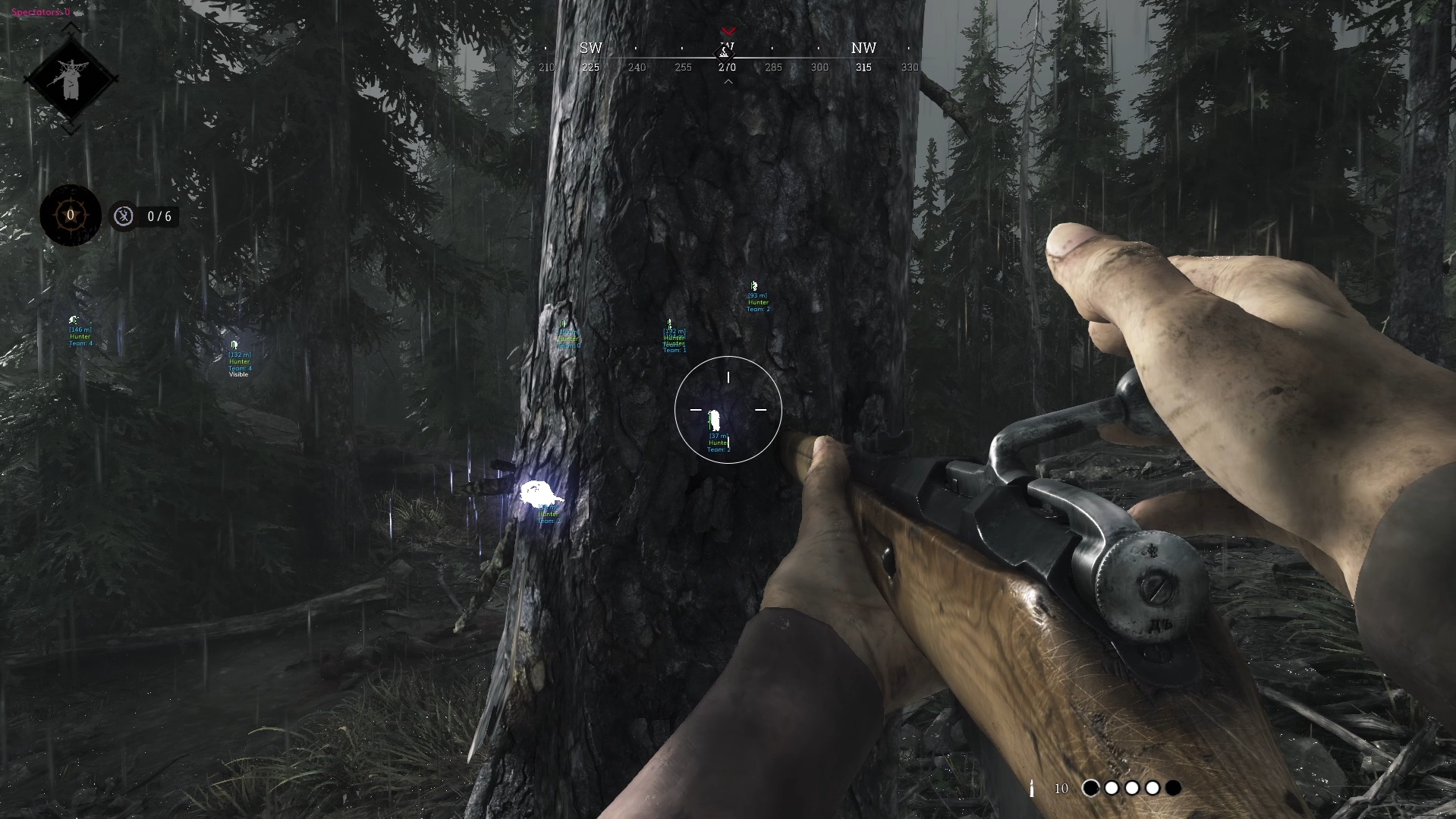The height and width of the screenshot is (819, 1456).
Task: Click the crossed-out hunter icon beside 0 / 6
Action: click(x=124, y=216)
